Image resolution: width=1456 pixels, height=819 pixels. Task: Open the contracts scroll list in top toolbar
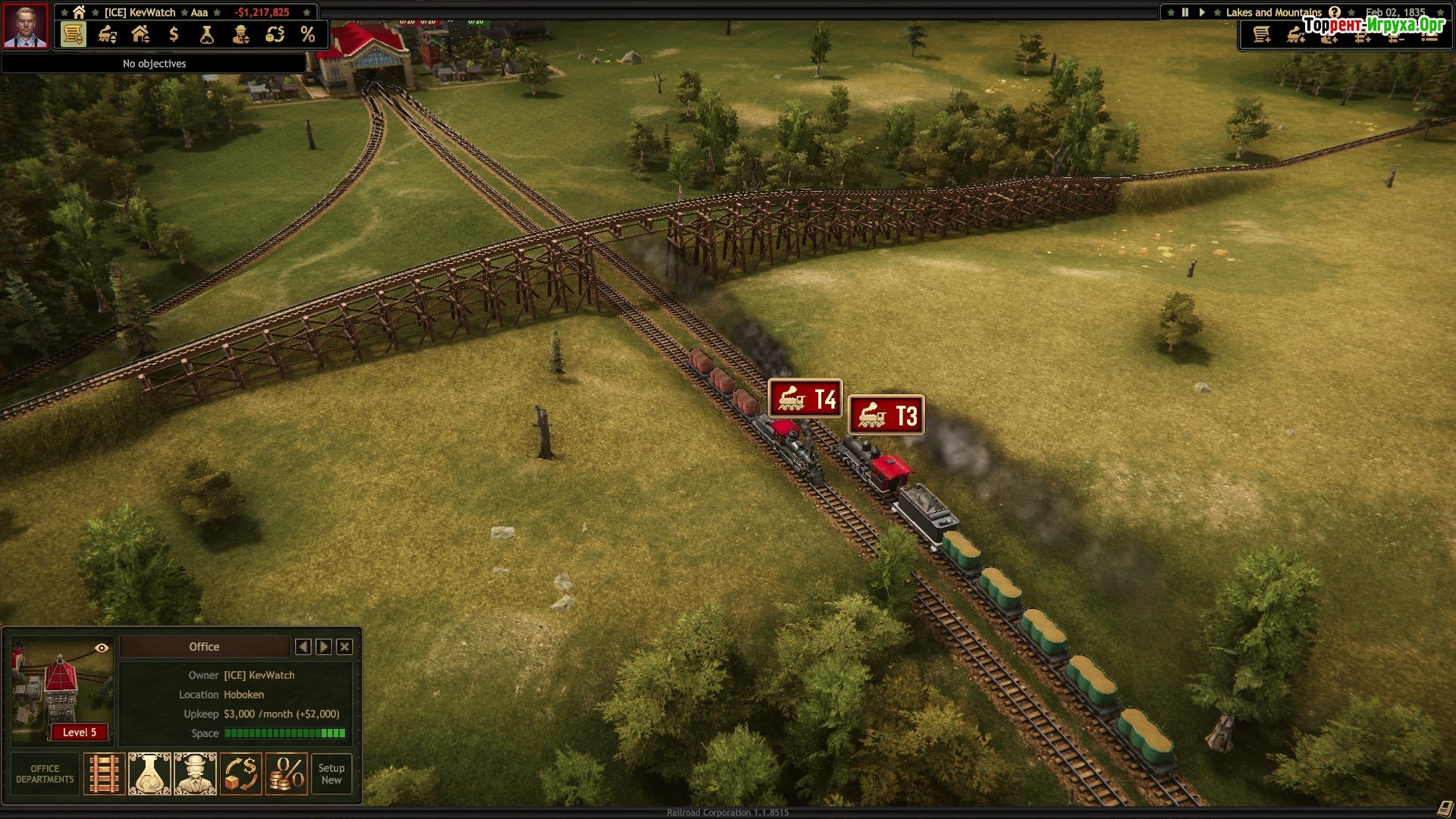tap(74, 34)
